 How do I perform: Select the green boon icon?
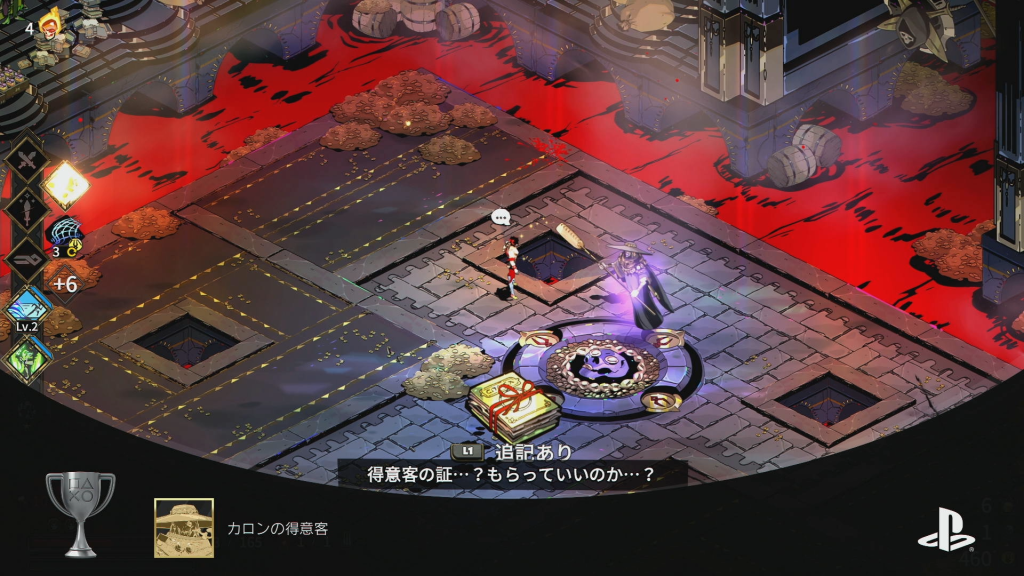click(x=27, y=357)
